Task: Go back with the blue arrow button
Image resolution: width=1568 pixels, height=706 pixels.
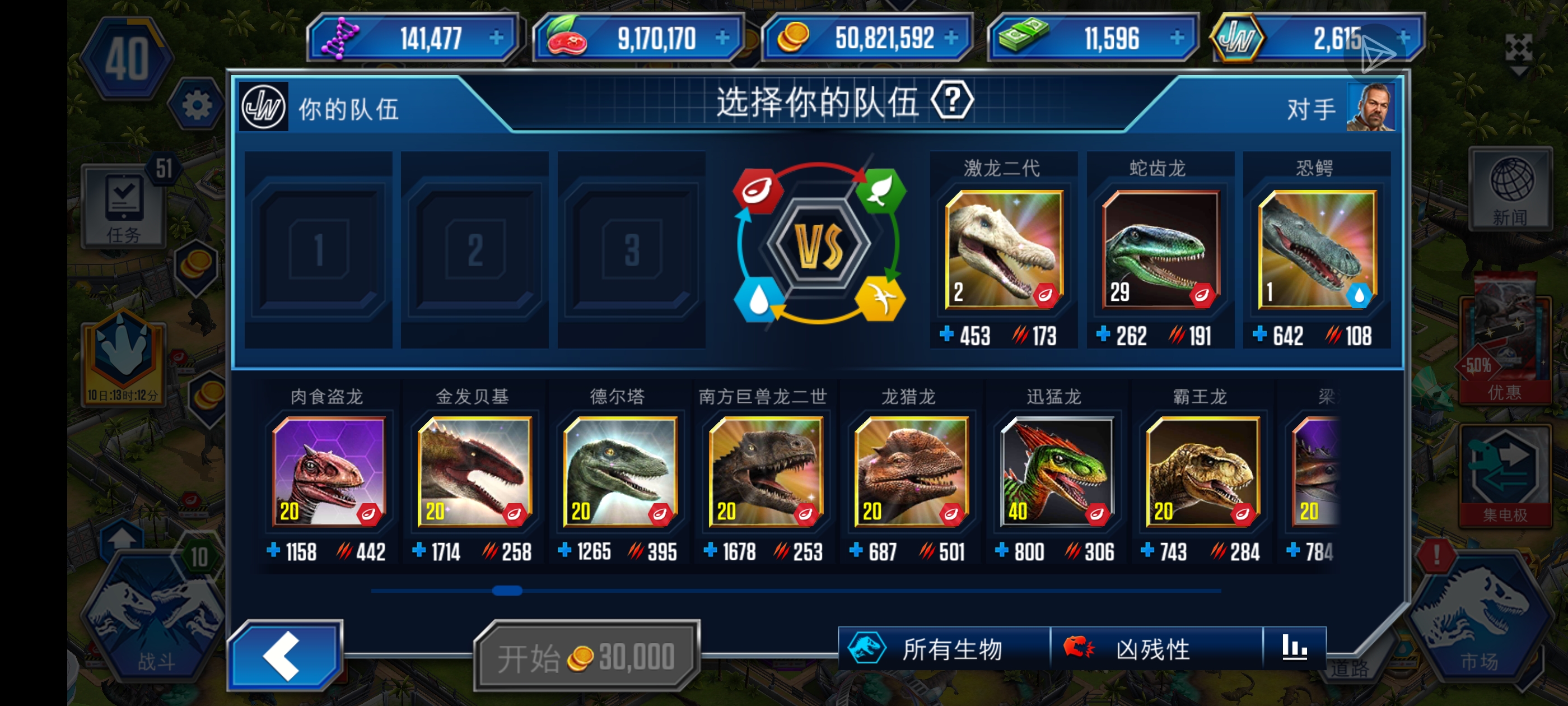Action: coord(284,655)
